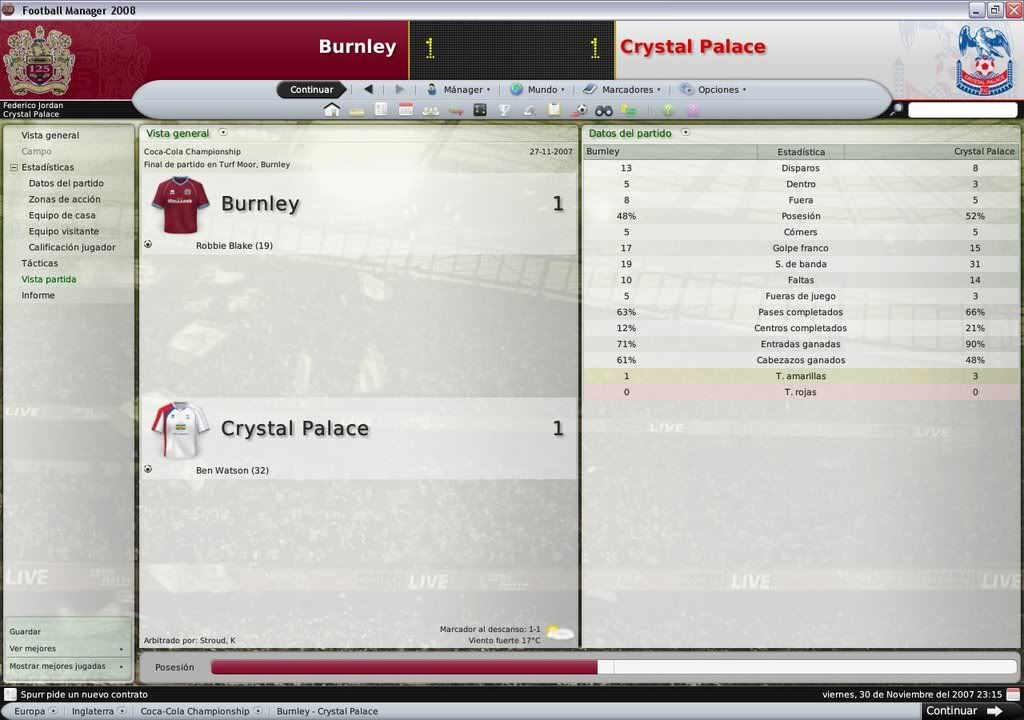Click the bottom-right Continuar button
Viewport: 1024px width, 720px height.
[958, 711]
